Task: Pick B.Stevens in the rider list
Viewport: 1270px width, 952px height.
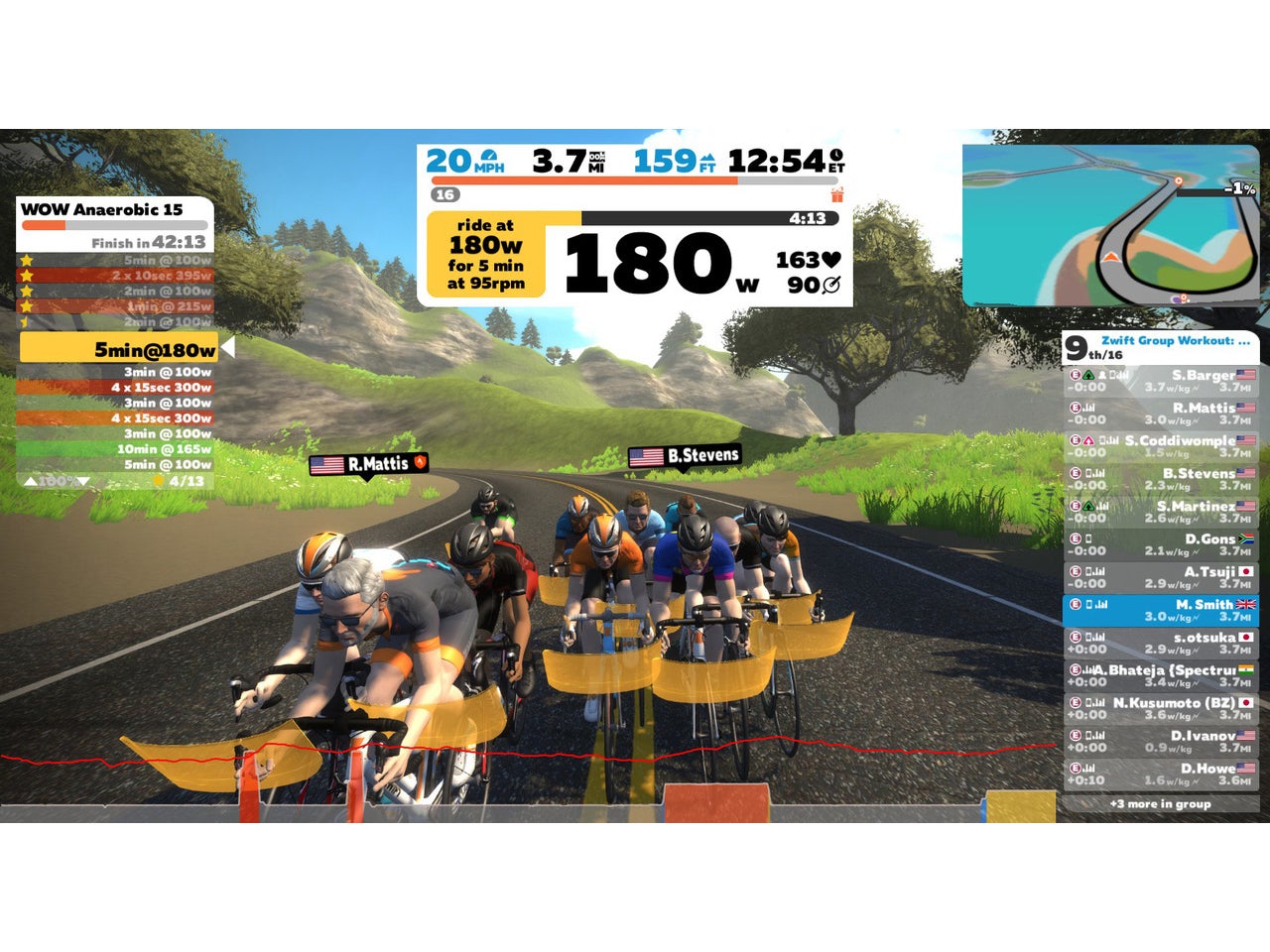Action: click(x=1160, y=479)
